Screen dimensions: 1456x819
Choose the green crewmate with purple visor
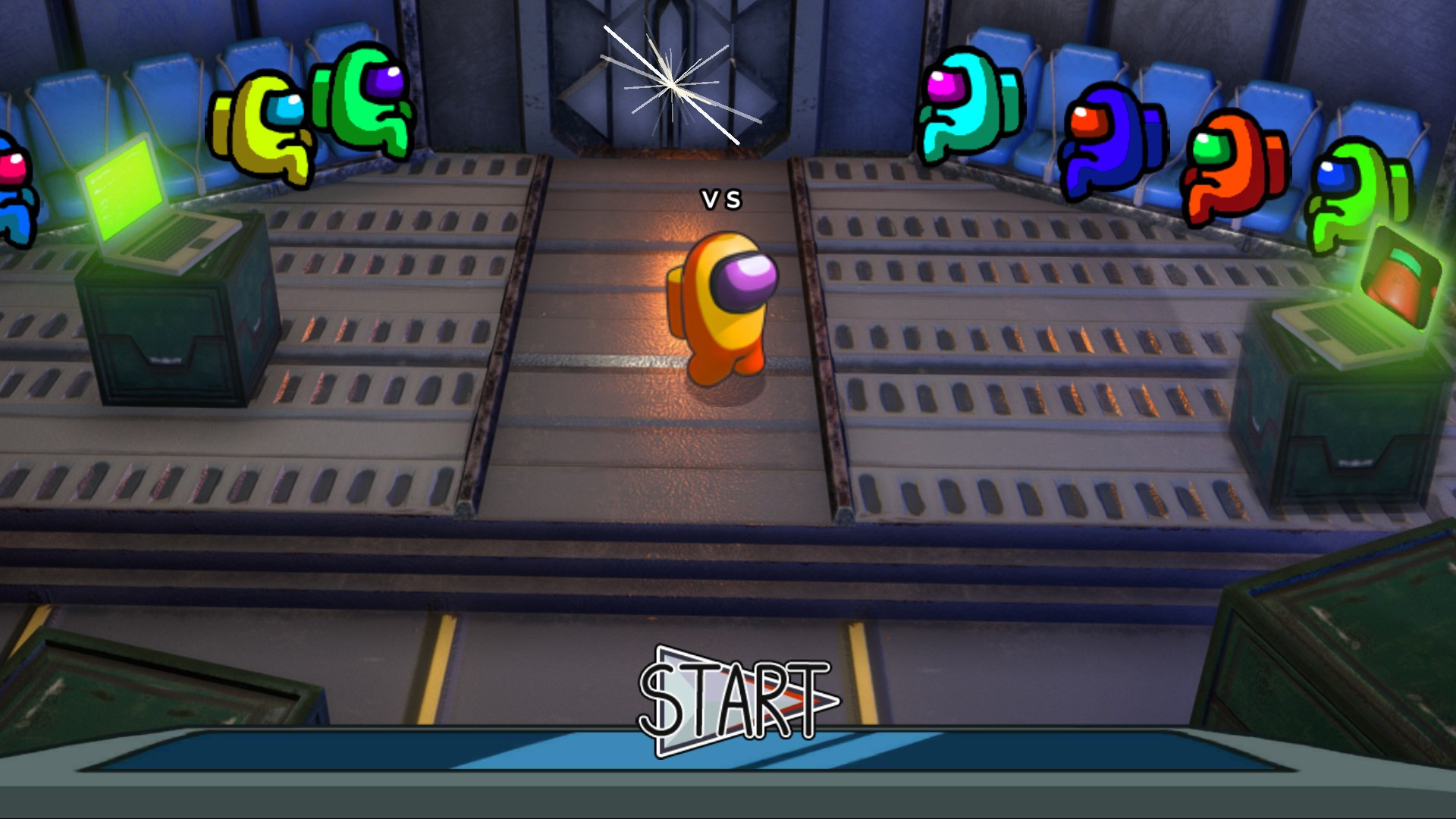(365, 100)
